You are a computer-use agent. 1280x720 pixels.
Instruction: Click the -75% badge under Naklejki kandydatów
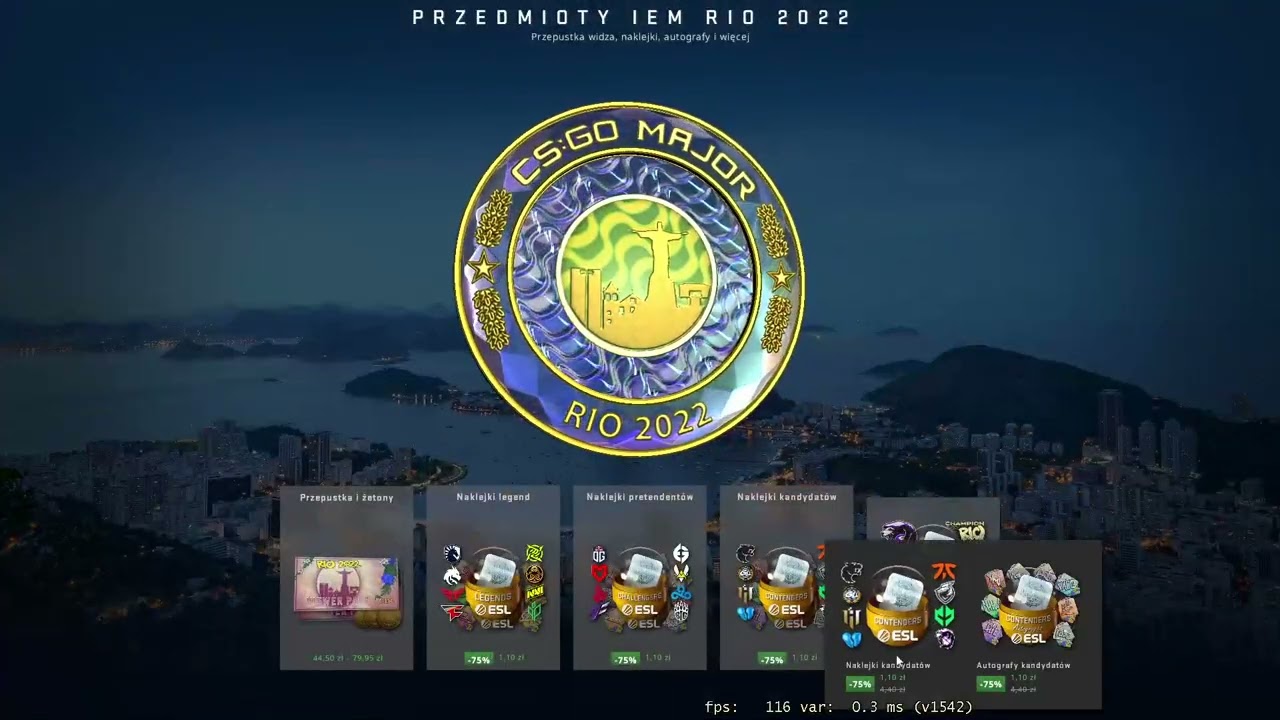860,684
